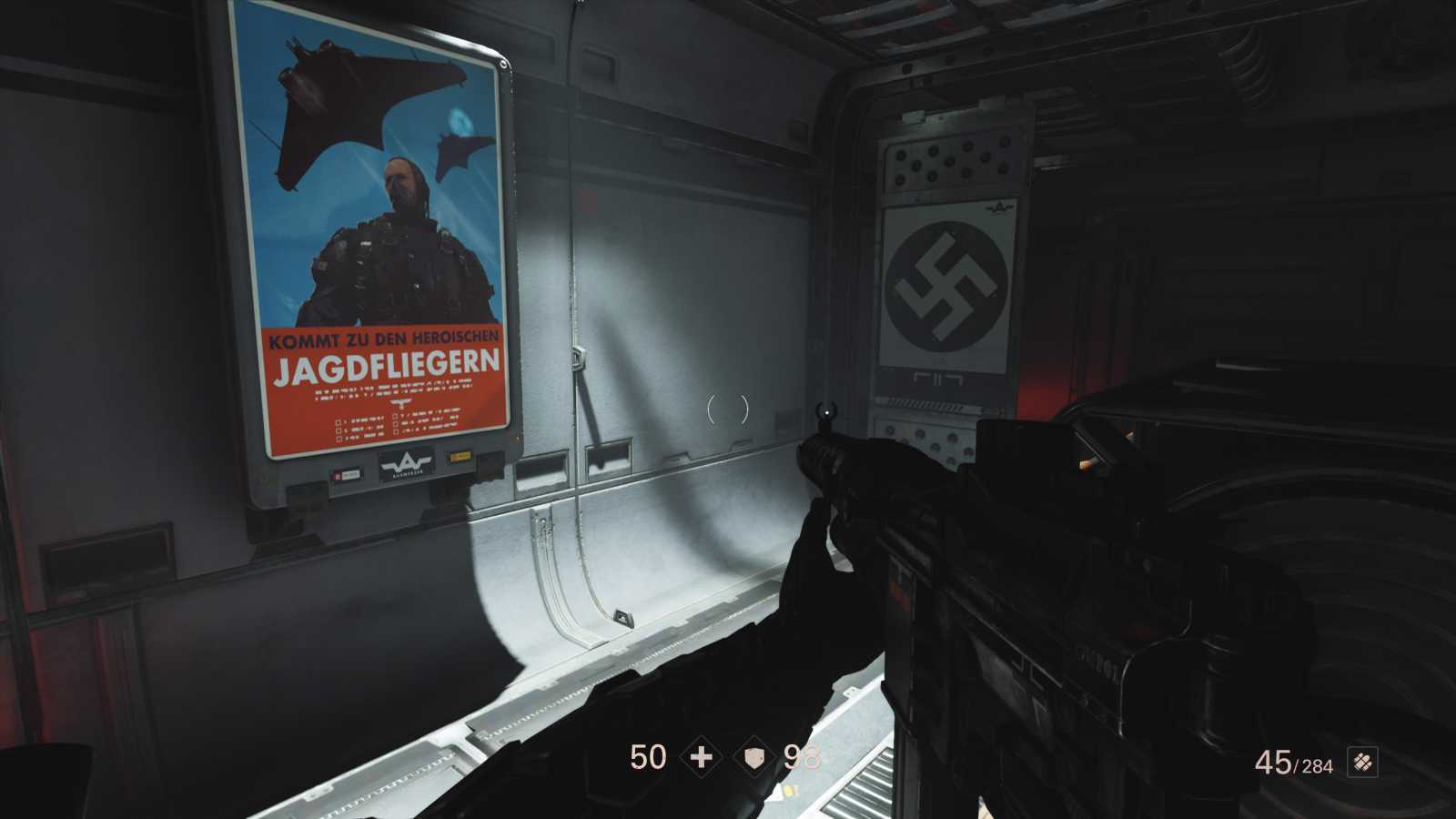Click the red-striped white label under the poster

(349, 474)
